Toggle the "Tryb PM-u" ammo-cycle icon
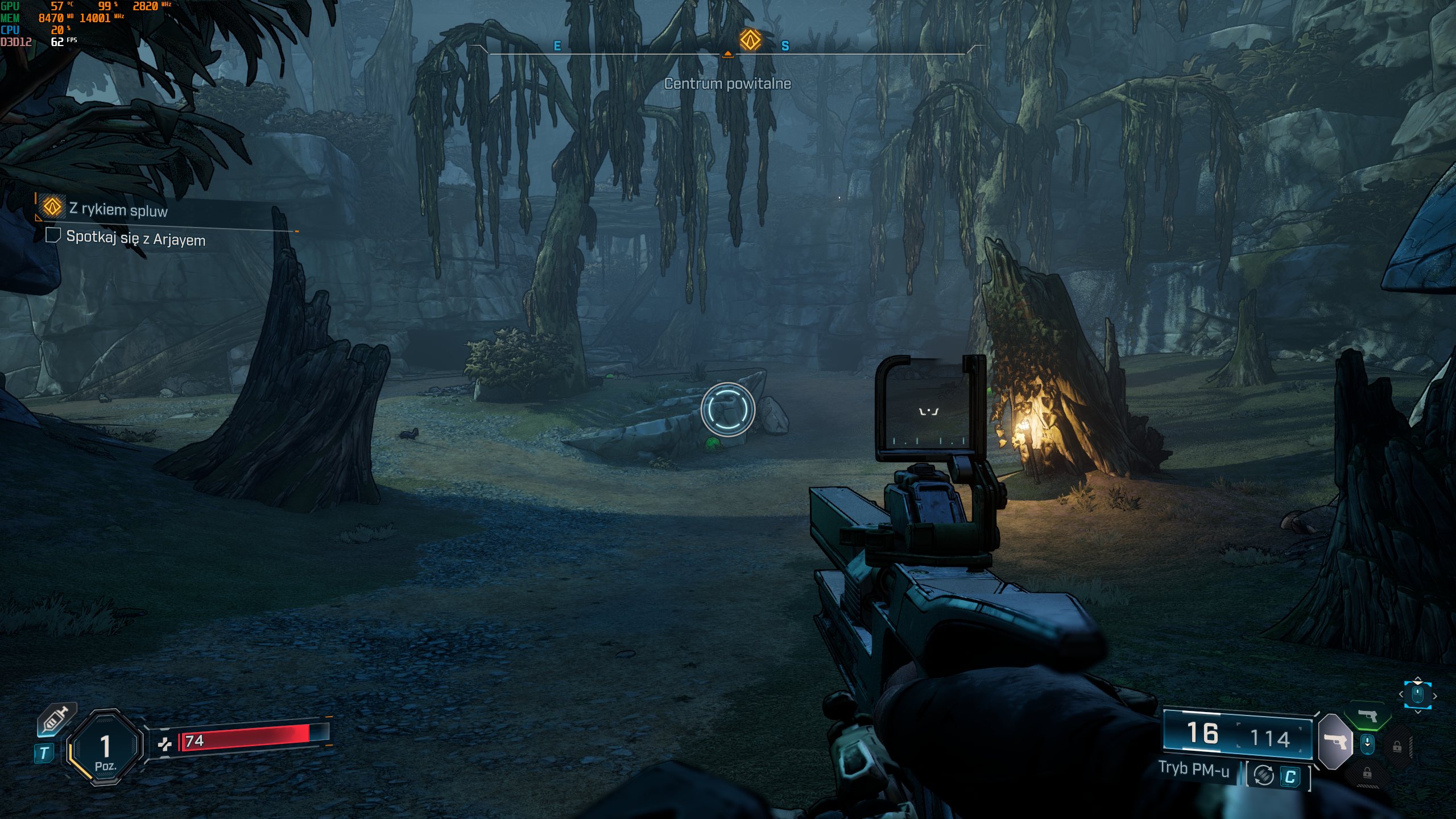The height and width of the screenshot is (819, 1456). (1264, 775)
